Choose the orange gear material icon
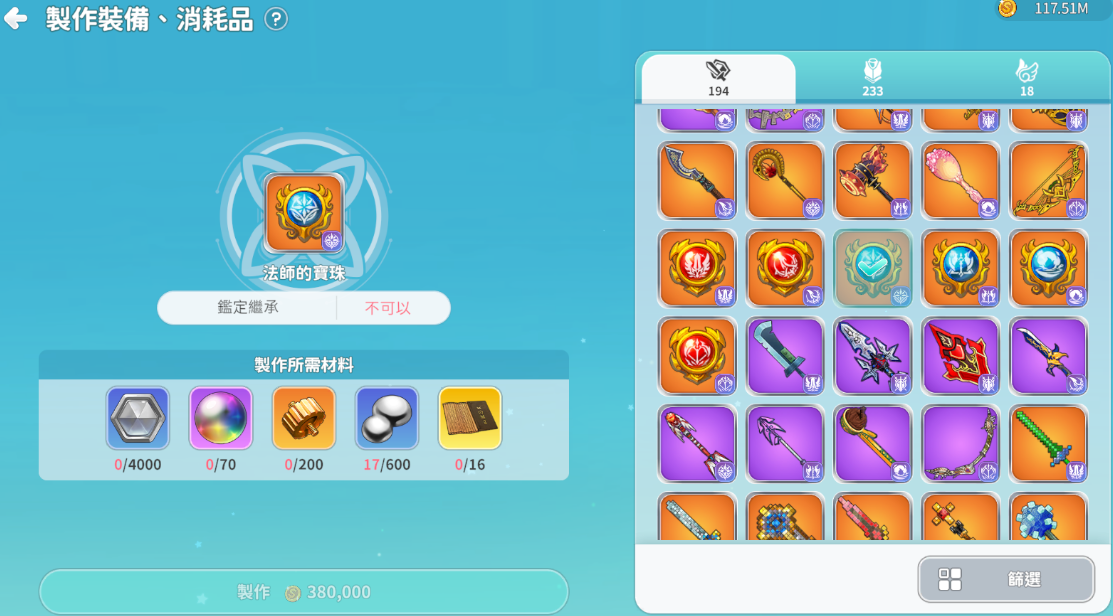This screenshot has height=616, width=1113. pos(304,418)
